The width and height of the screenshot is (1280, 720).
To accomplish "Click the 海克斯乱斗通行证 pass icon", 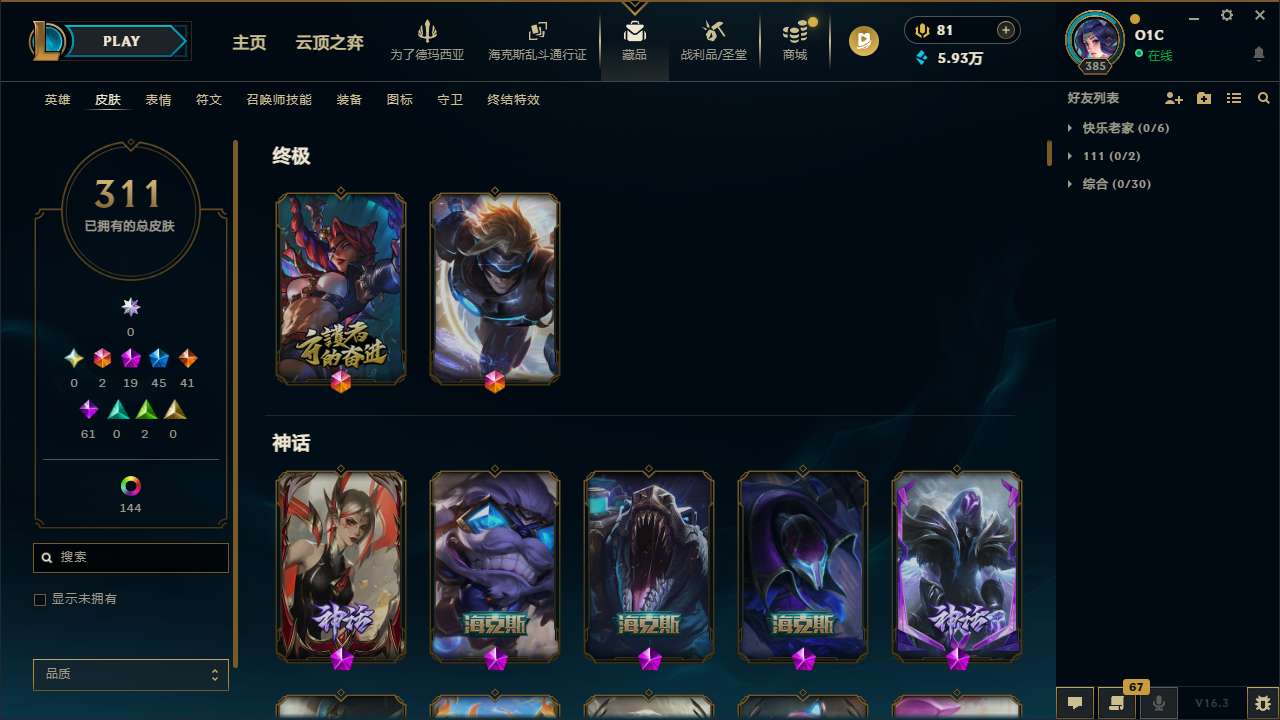I will pyautogui.click(x=537, y=33).
